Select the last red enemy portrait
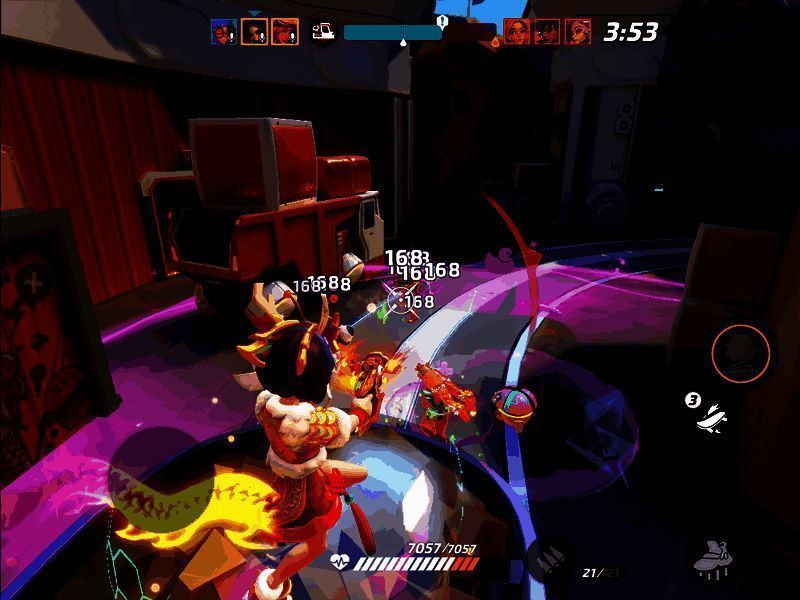This screenshot has height=600, width=800. (577, 32)
